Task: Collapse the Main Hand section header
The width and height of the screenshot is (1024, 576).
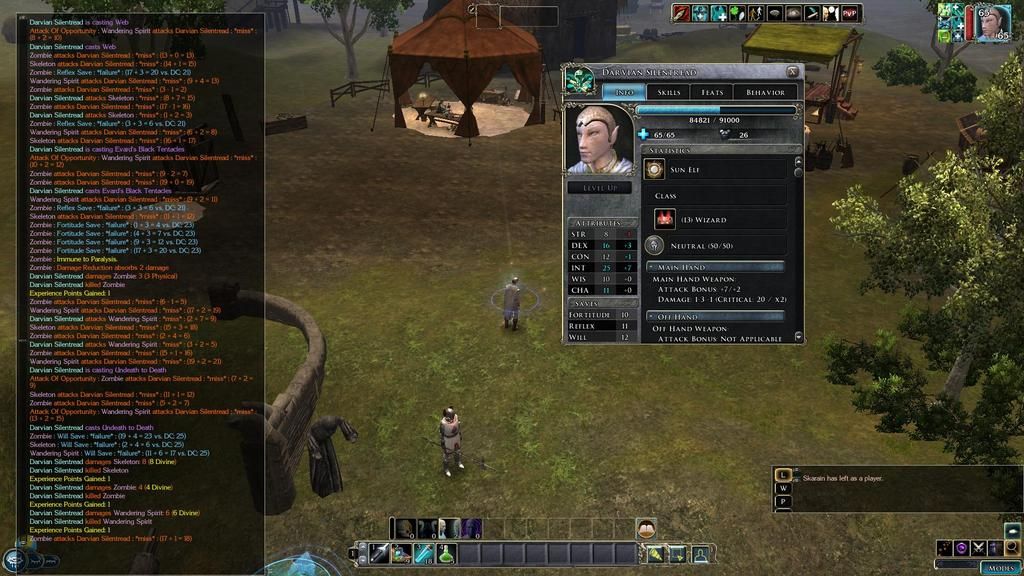Action: click(x=651, y=267)
